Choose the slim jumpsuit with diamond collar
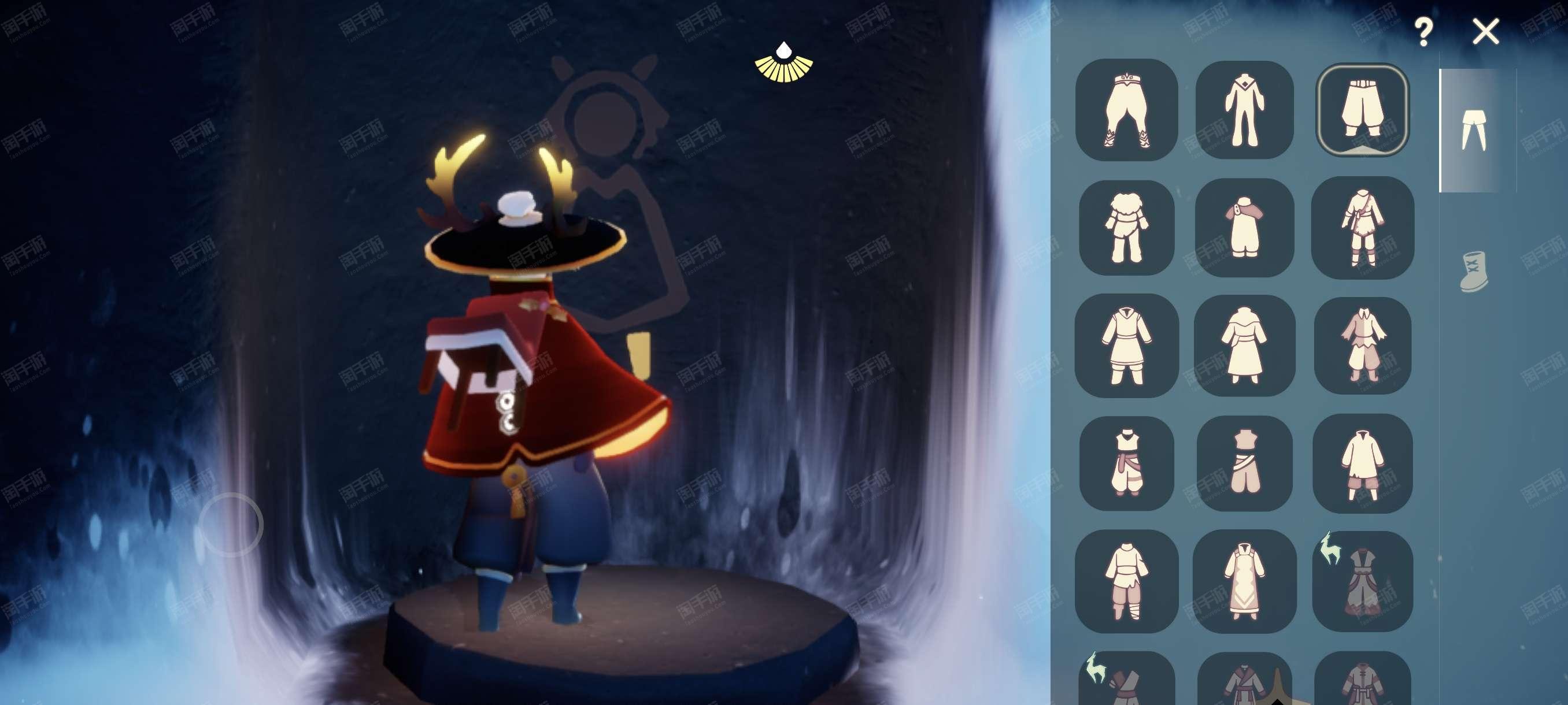This screenshot has height=705, width=1568. (1244, 110)
